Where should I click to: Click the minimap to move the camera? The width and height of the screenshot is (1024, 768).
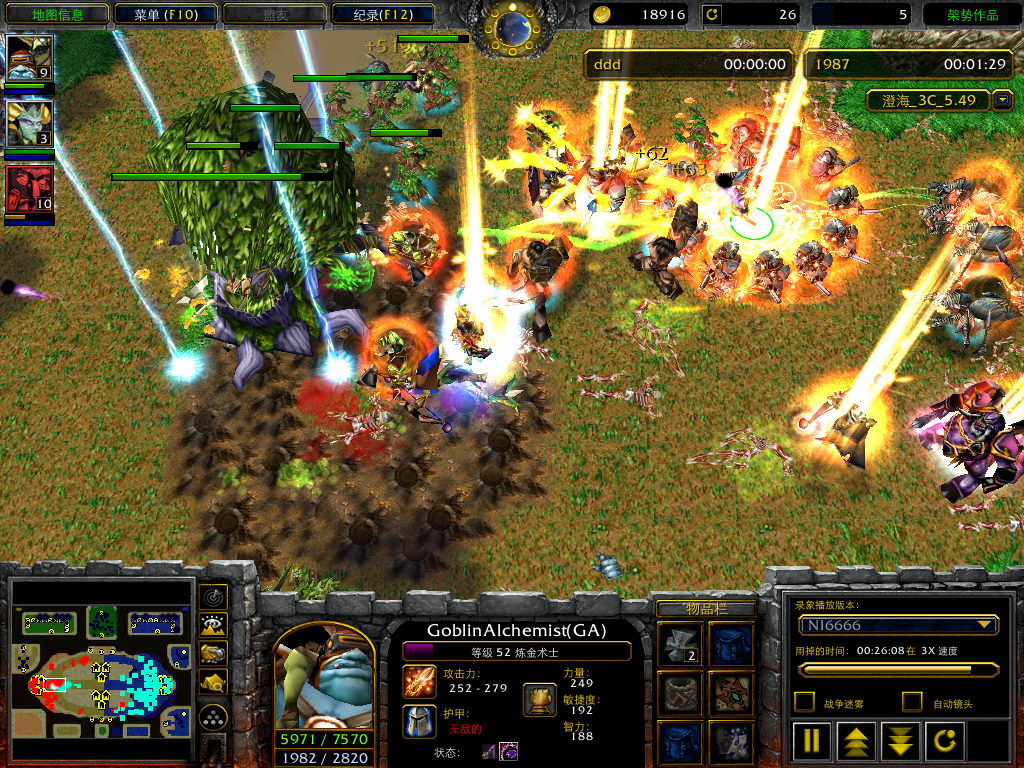point(102,670)
